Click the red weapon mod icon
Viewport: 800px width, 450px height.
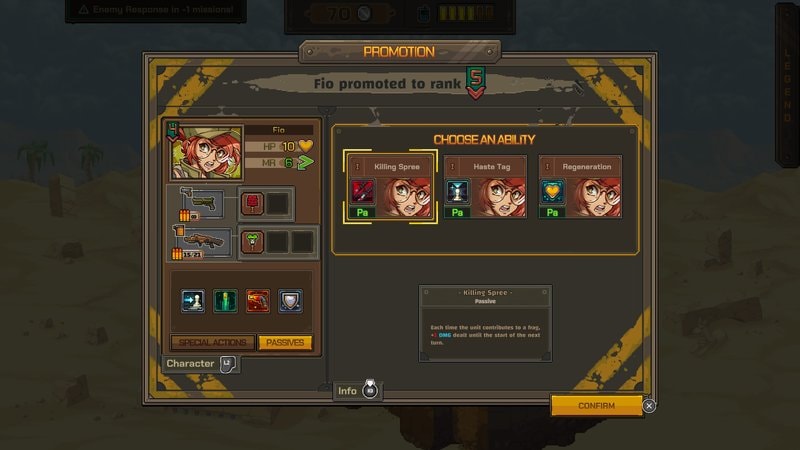[252, 203]
